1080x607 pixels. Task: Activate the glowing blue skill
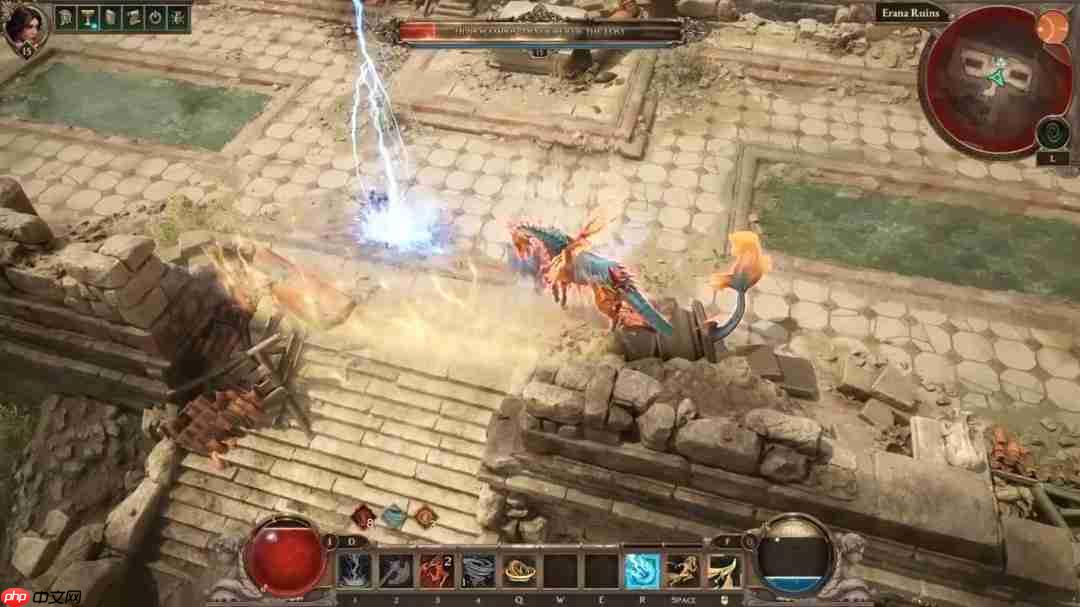click(642, 570)
